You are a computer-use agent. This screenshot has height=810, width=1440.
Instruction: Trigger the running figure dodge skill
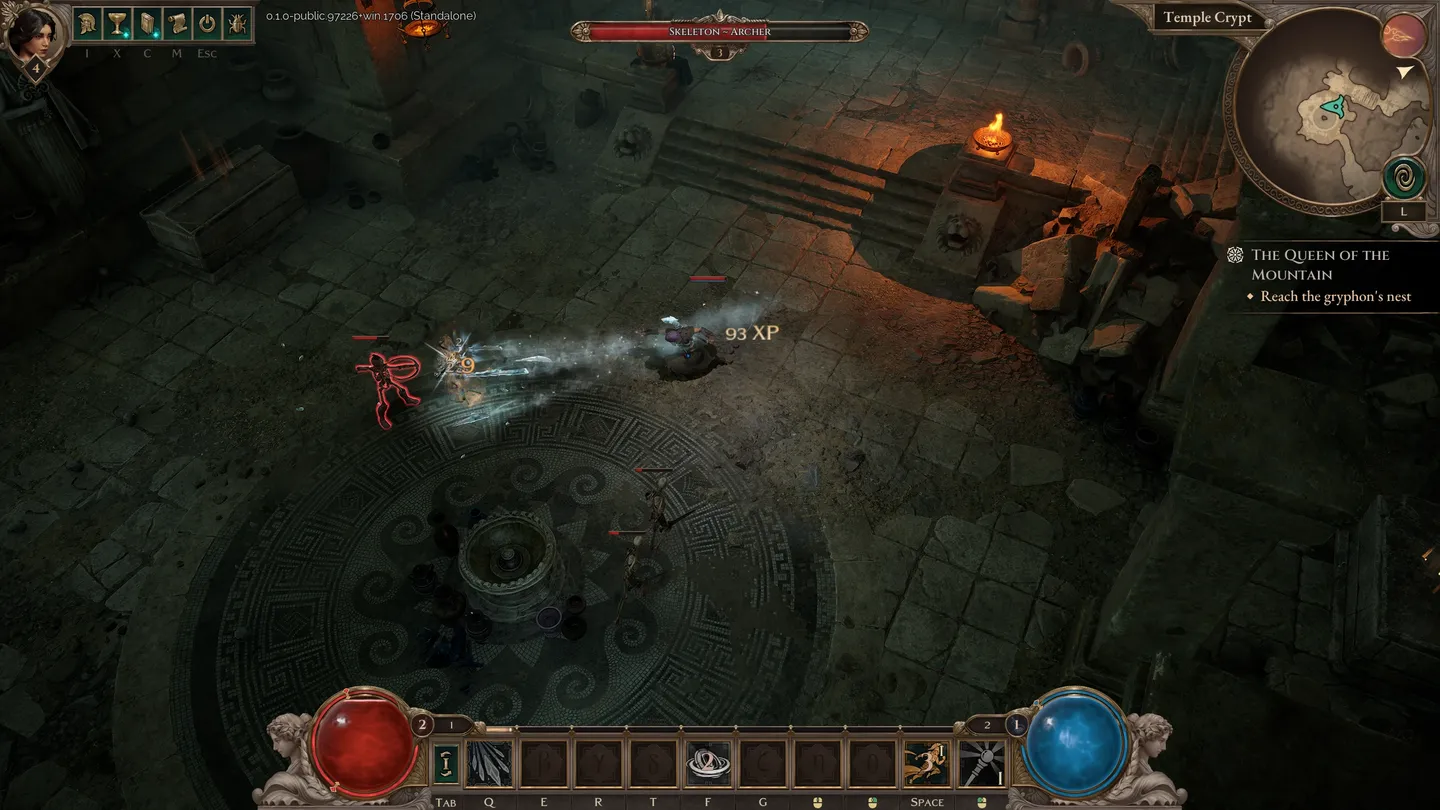(927, 764)
